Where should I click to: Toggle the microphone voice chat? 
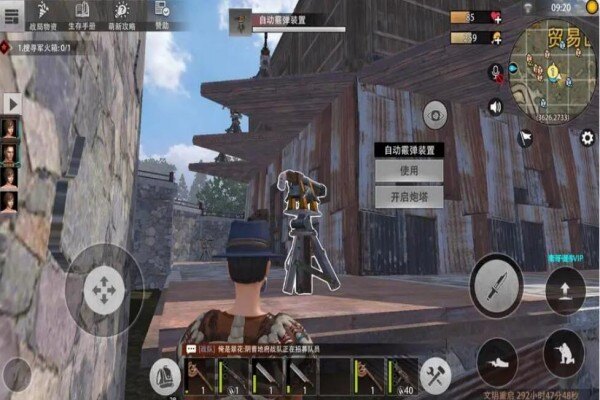pos(495,72)
